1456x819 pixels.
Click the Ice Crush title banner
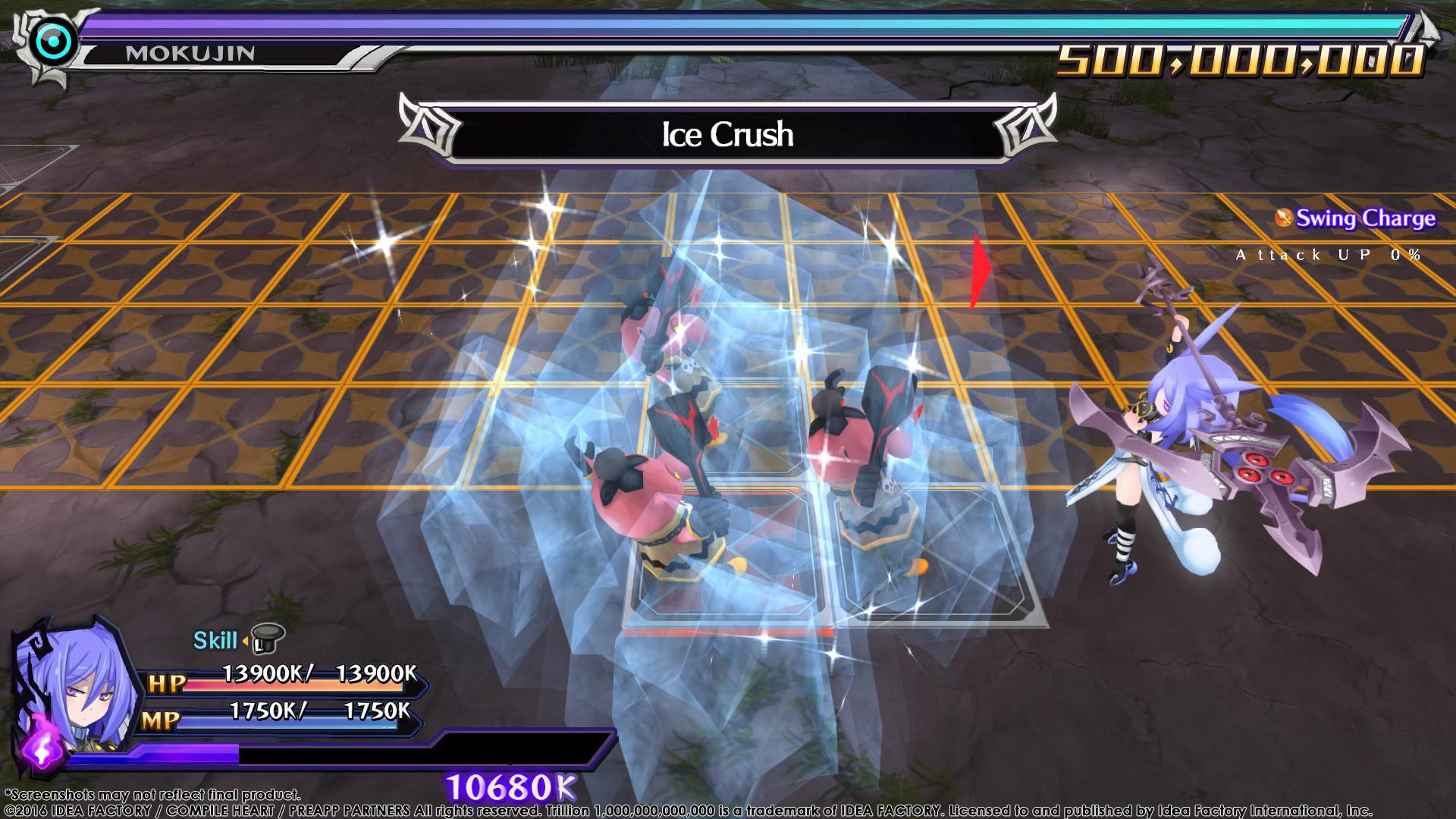pos(728,135)
